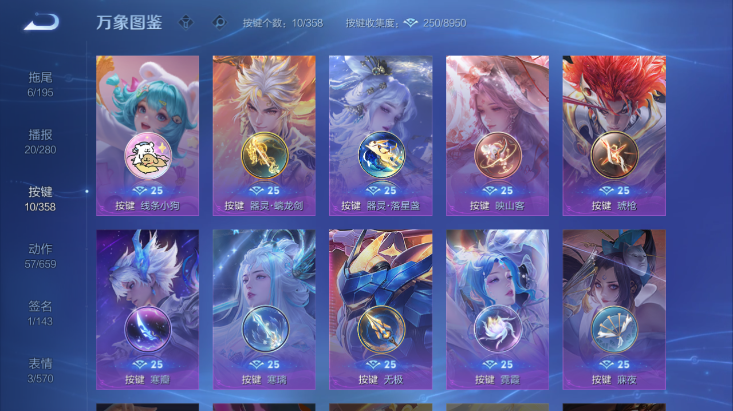733x411 pixels.
Task: Select the 麻夜 card
Action: point(614,309)
